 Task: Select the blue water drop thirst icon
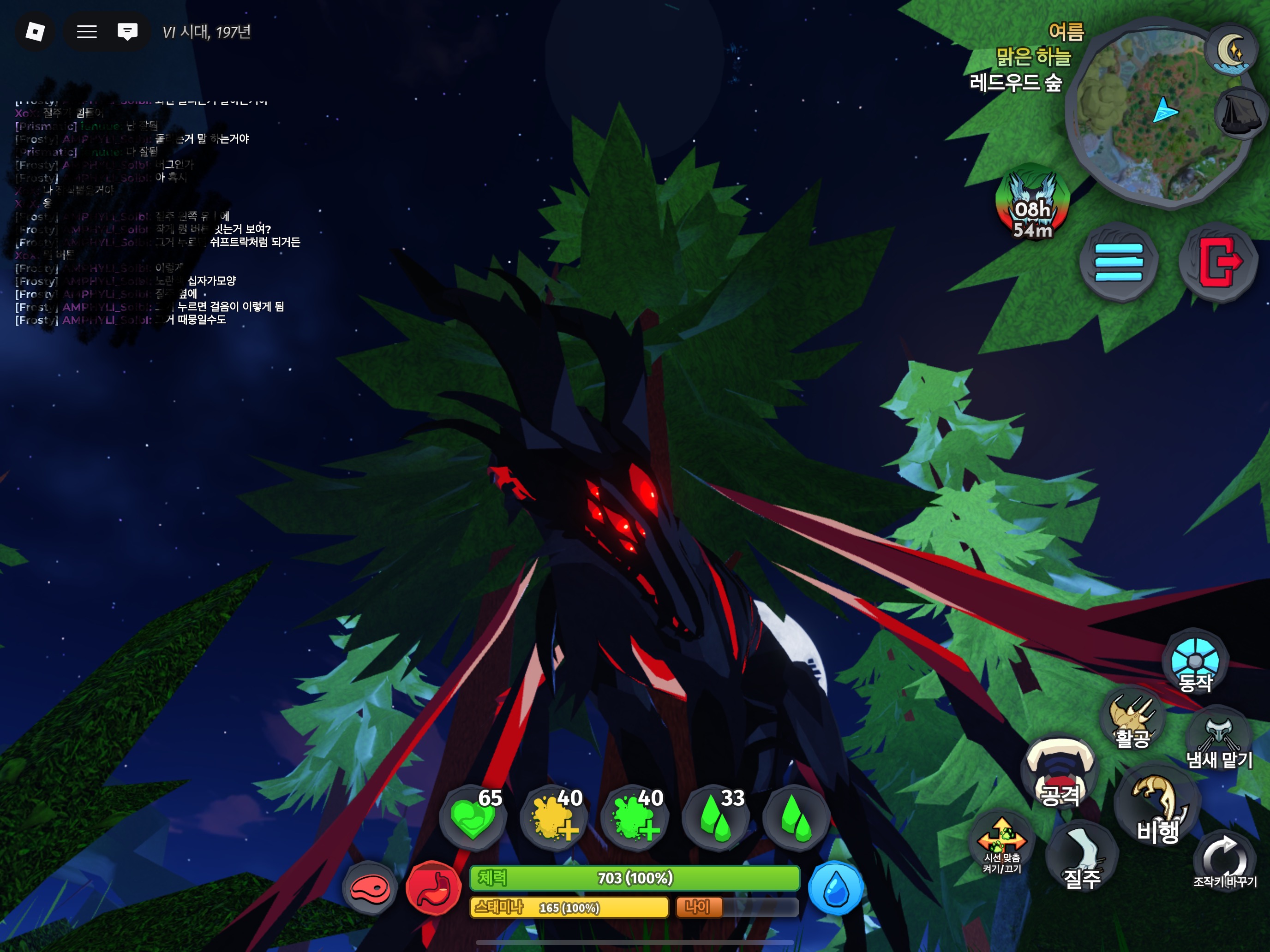pyautogui.click(x=835, y=888)
